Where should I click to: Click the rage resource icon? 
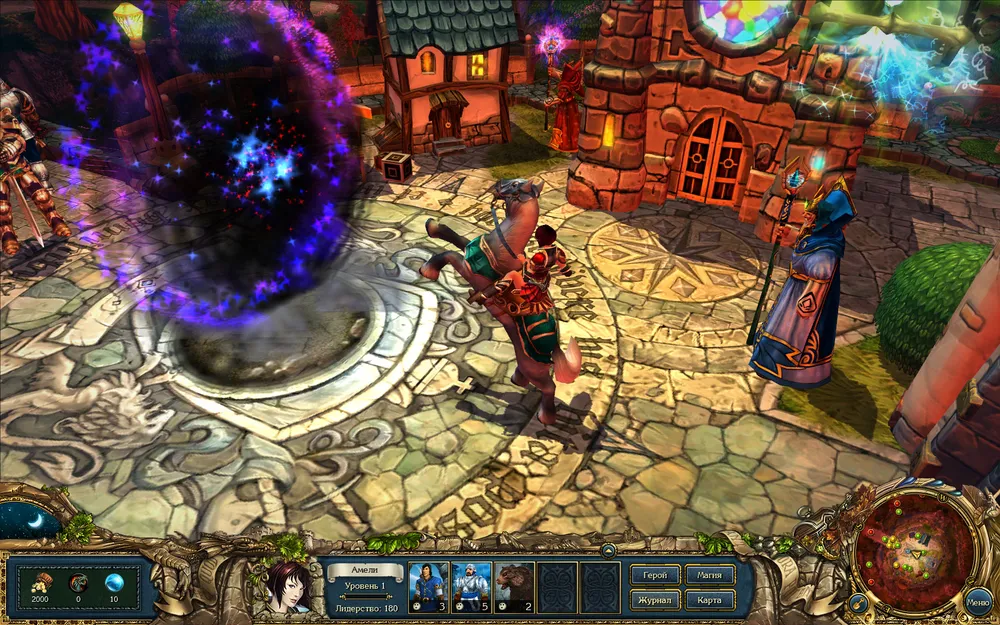[79, 582]
